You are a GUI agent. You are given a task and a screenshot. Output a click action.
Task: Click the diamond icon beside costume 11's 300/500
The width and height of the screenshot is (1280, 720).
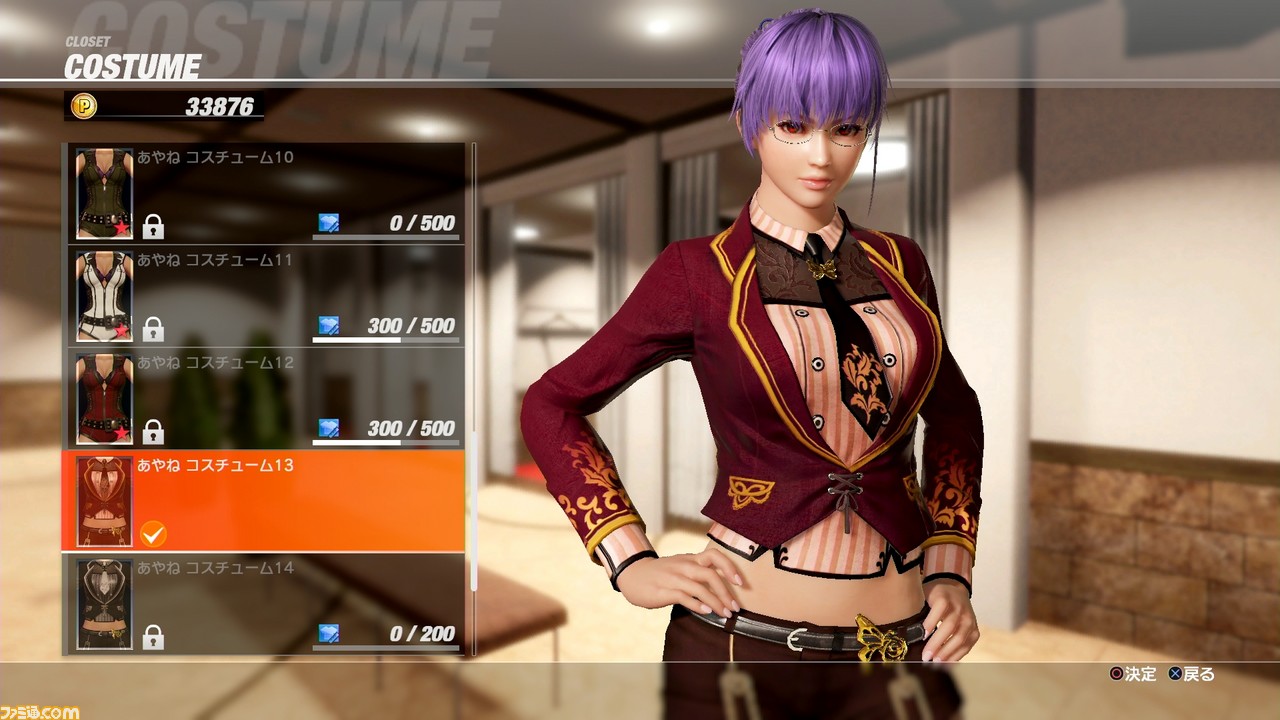point(330,324)
